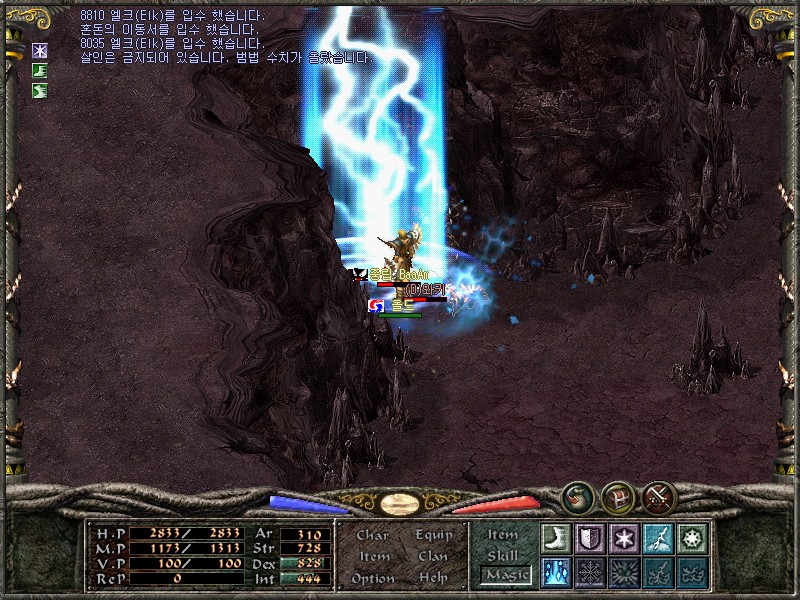
Task: Open the Item menu beside Clan
Action: coord(374,556)
